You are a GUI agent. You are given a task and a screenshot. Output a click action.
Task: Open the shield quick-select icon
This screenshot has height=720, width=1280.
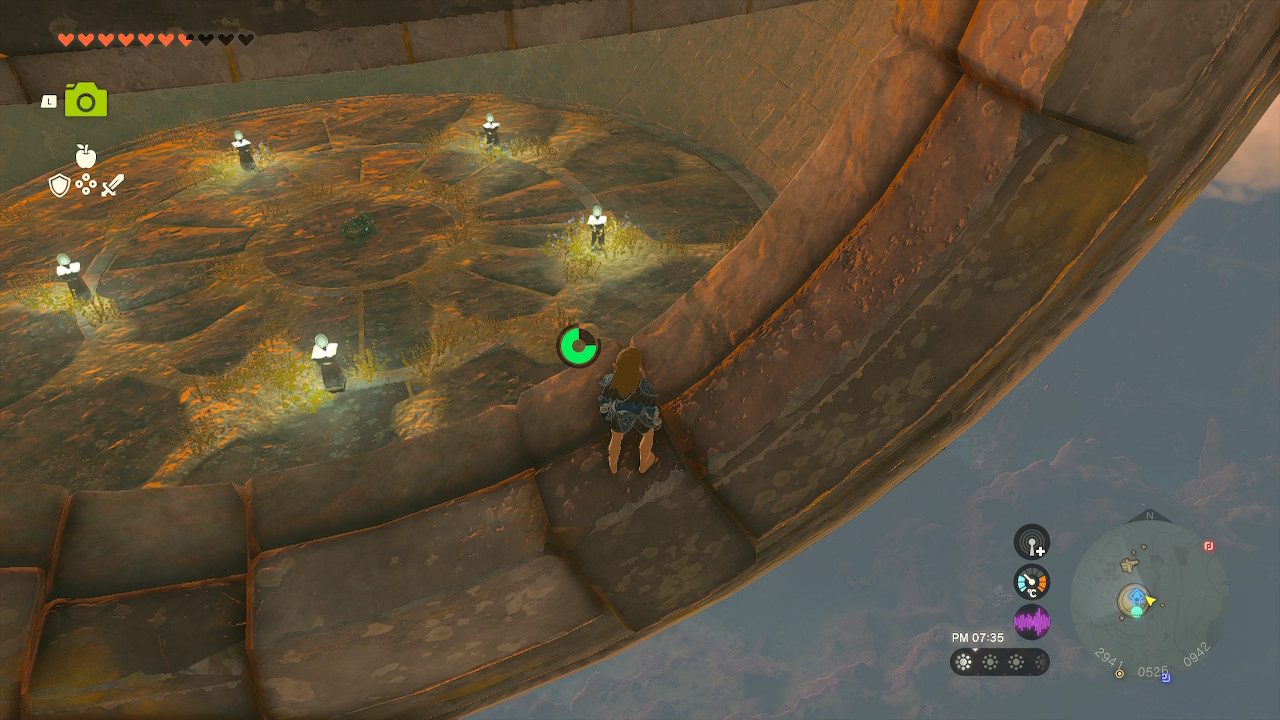pyautogui.click(x=60, y=185)
